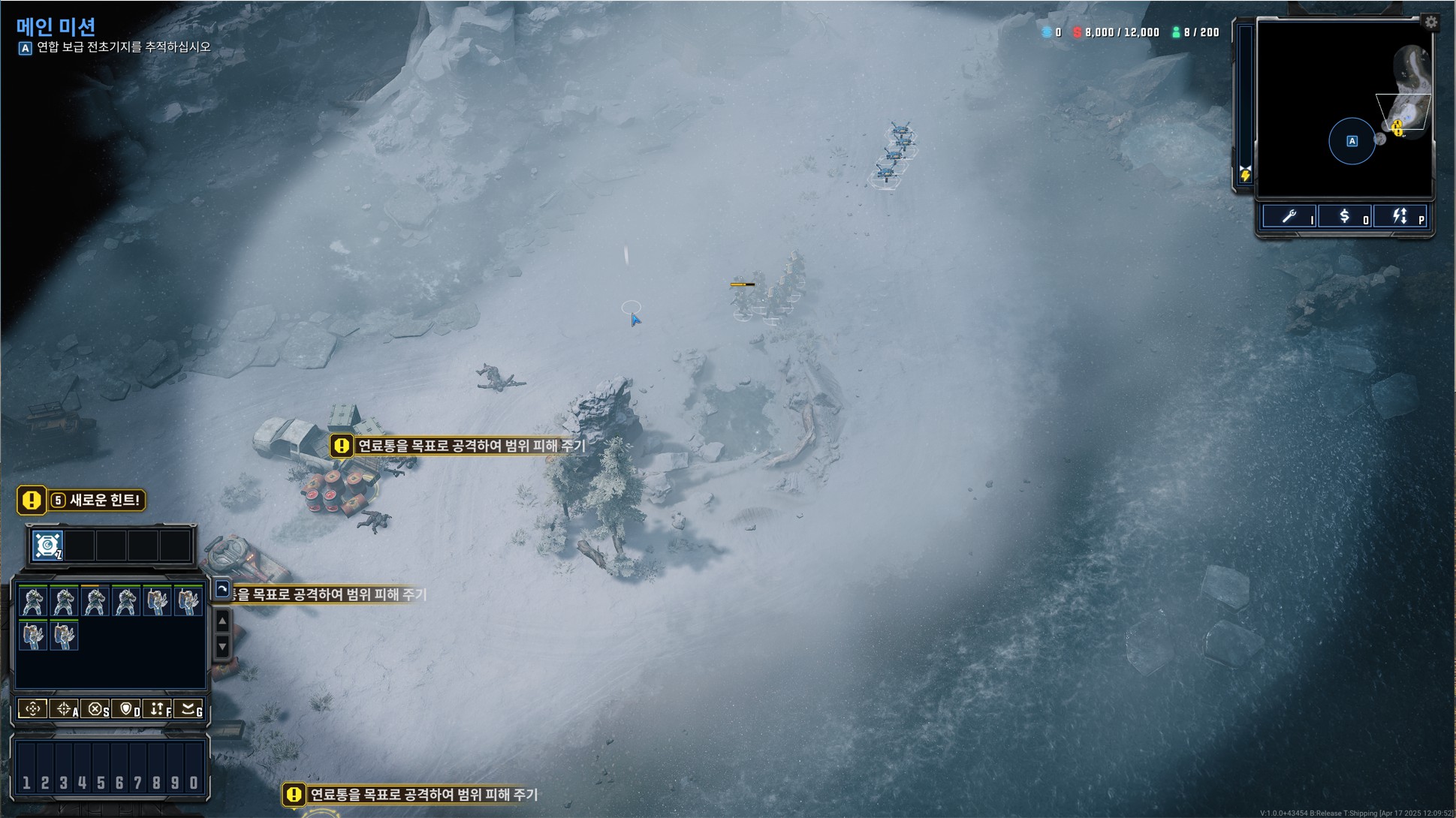1456x818 pixels.
Task: Select the unit portrait with the orange health bar
Action: (95, 601)
